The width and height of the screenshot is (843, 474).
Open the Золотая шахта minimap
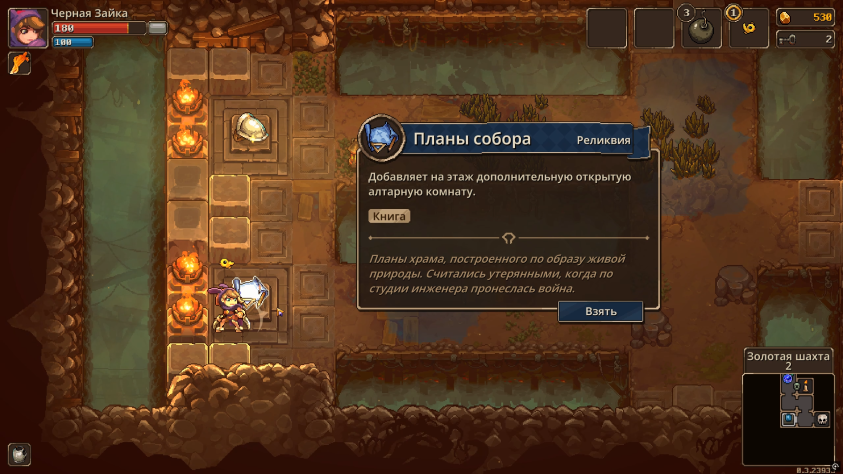tap(787, 408)
